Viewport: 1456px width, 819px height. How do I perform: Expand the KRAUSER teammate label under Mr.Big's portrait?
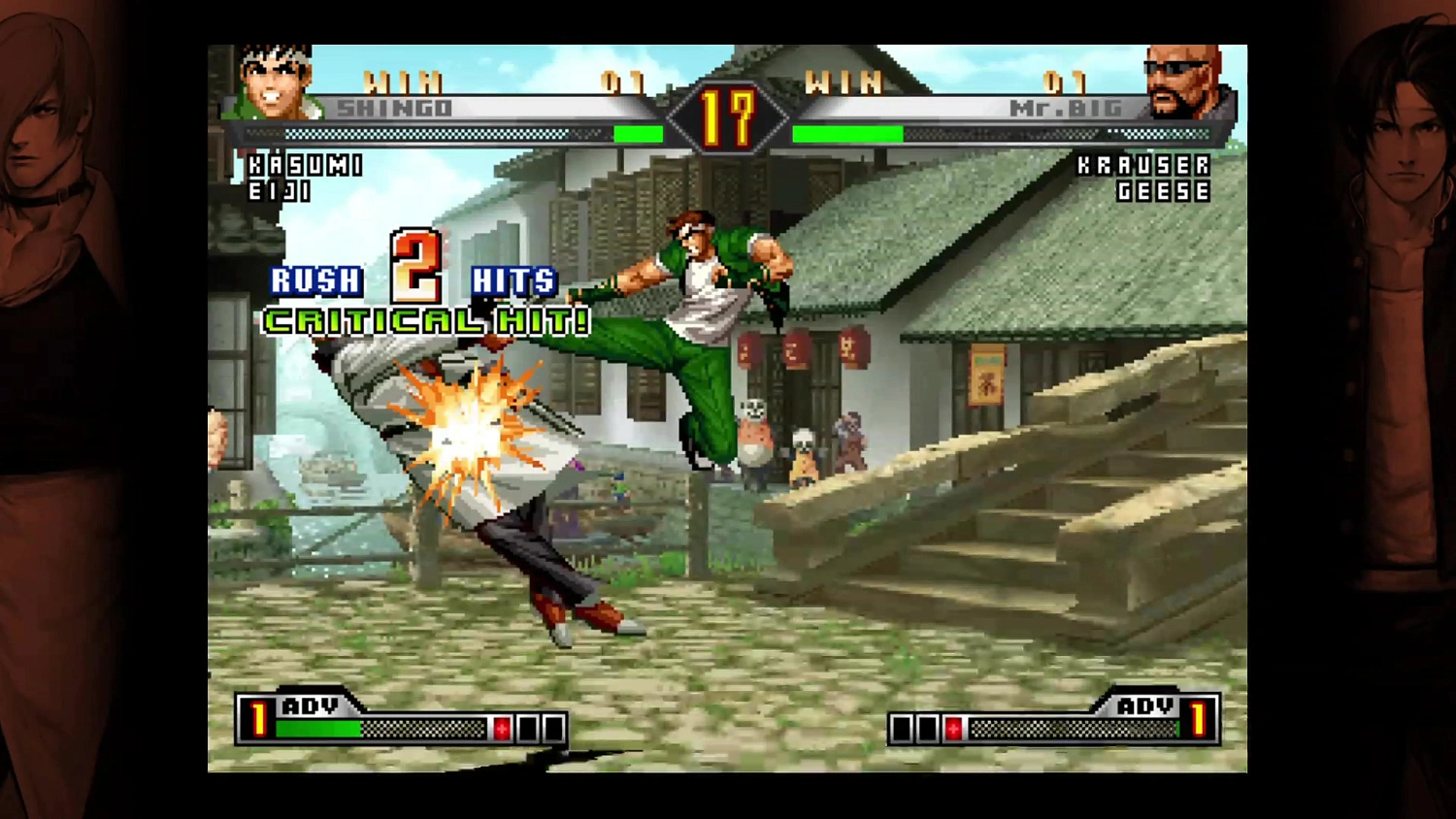(1143, 165)
